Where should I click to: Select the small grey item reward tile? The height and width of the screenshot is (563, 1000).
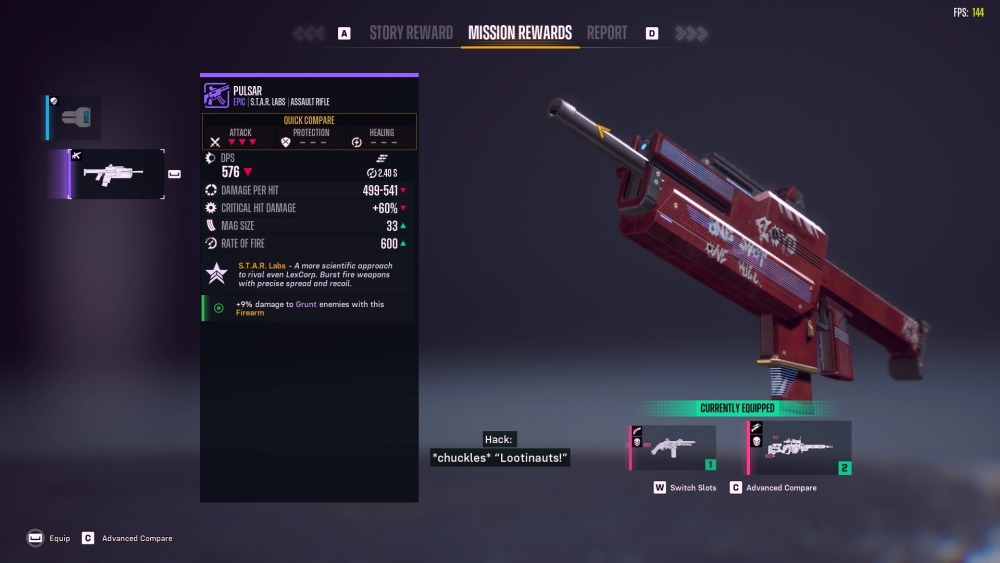click(x=75, y=117)
